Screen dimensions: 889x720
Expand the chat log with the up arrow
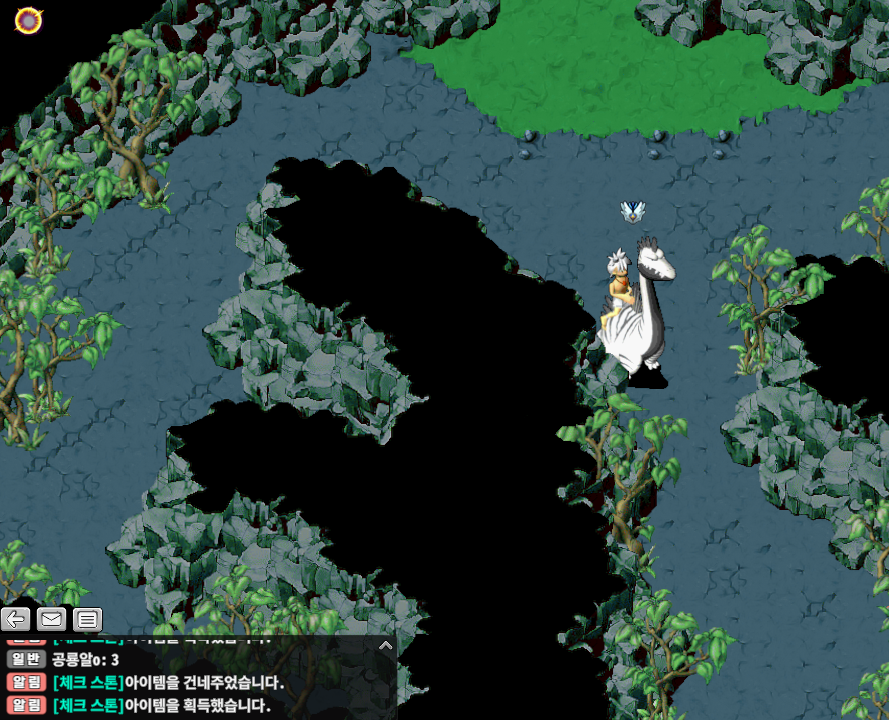click(x=385, y=645)
